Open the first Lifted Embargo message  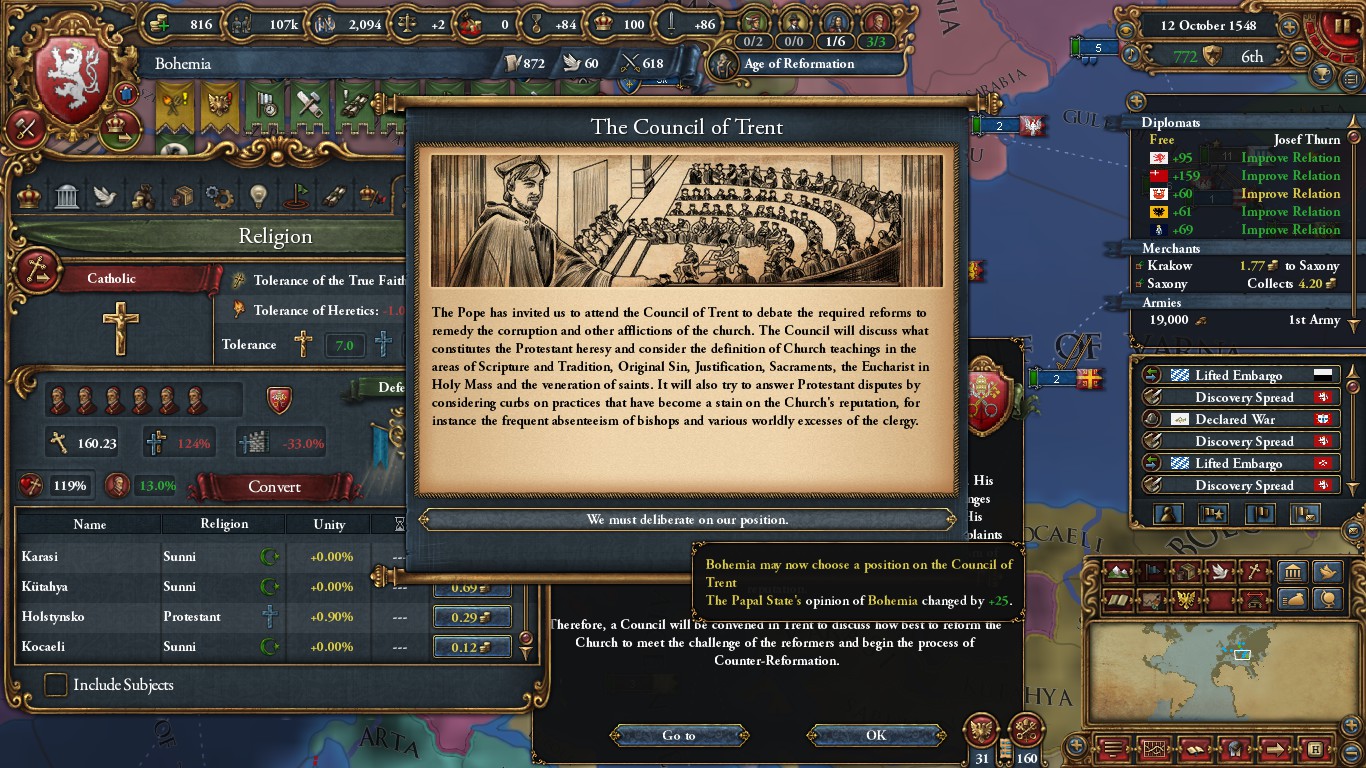pos(1238,375)
